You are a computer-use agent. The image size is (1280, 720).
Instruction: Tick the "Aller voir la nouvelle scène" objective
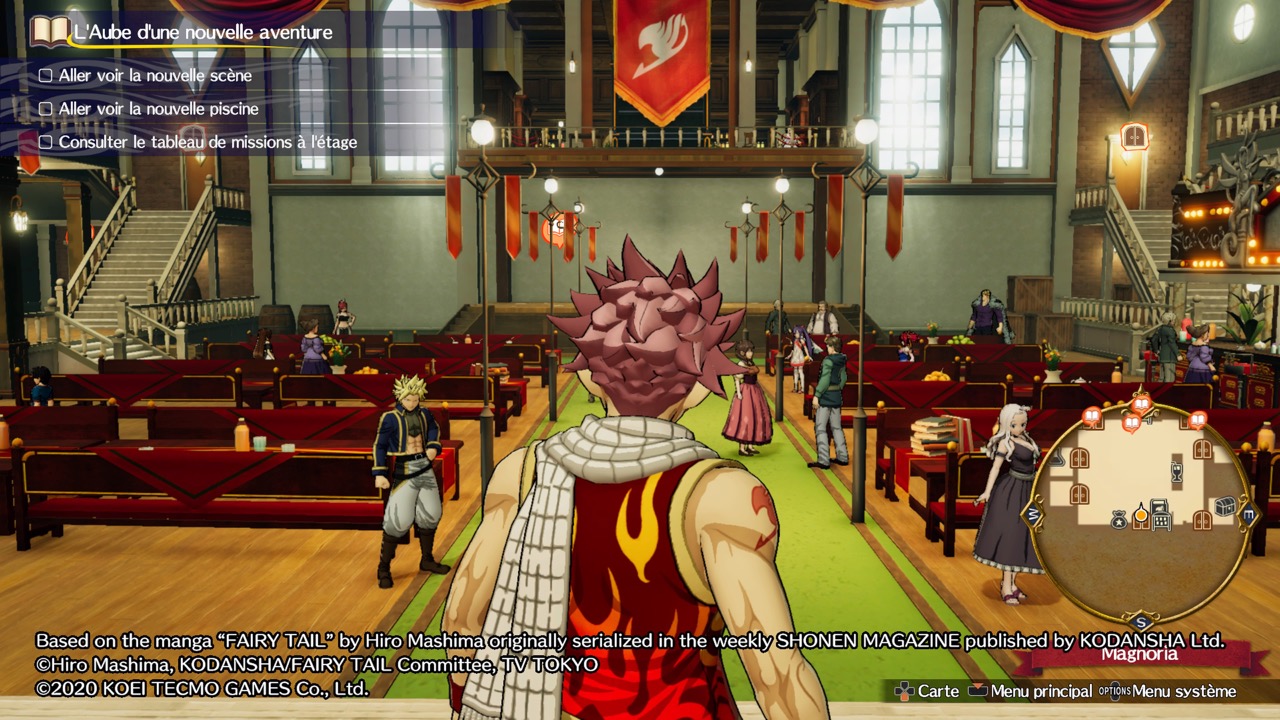(x=45, y=76)
